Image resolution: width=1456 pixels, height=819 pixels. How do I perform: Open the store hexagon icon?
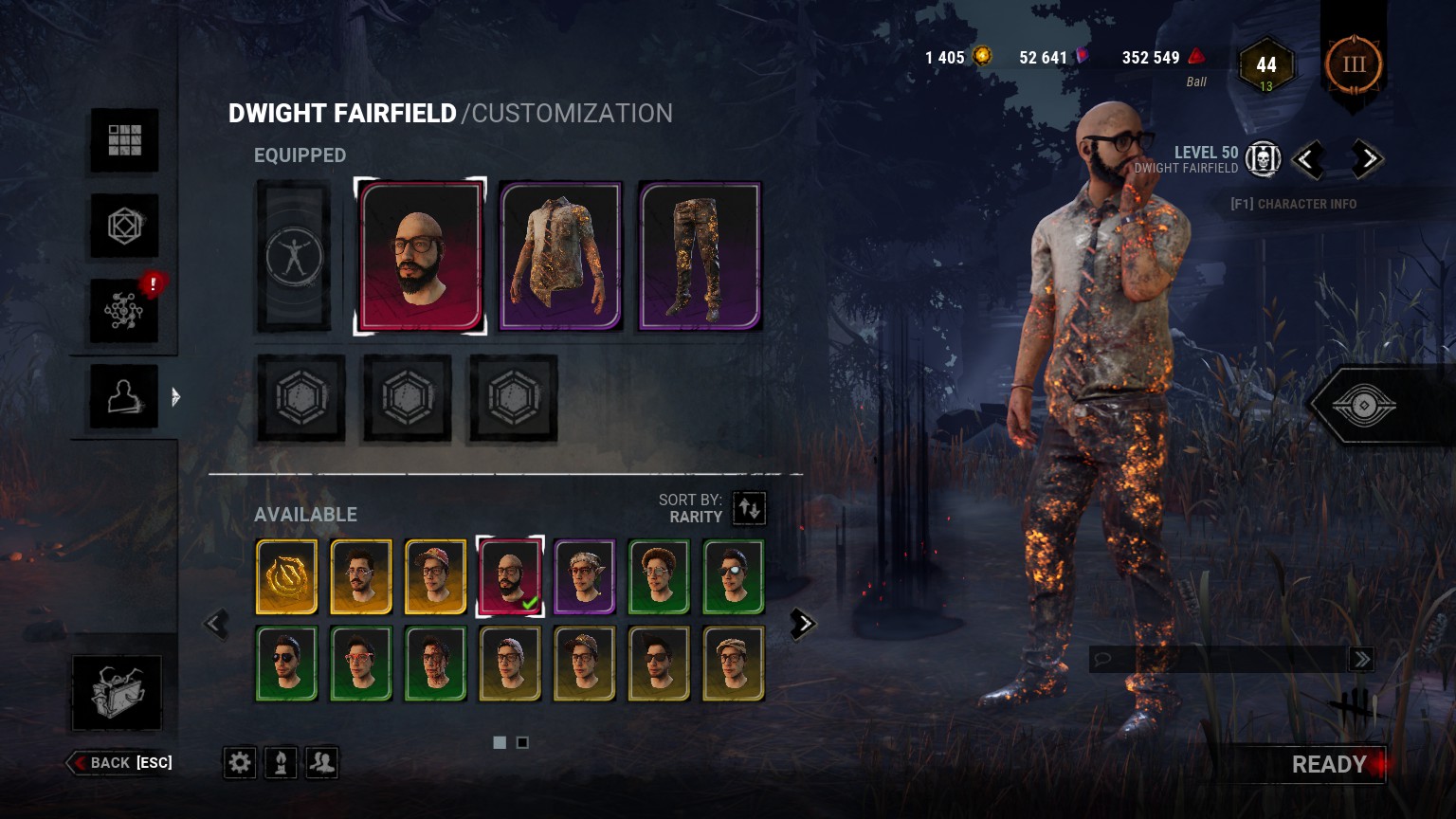coord(123,226)
